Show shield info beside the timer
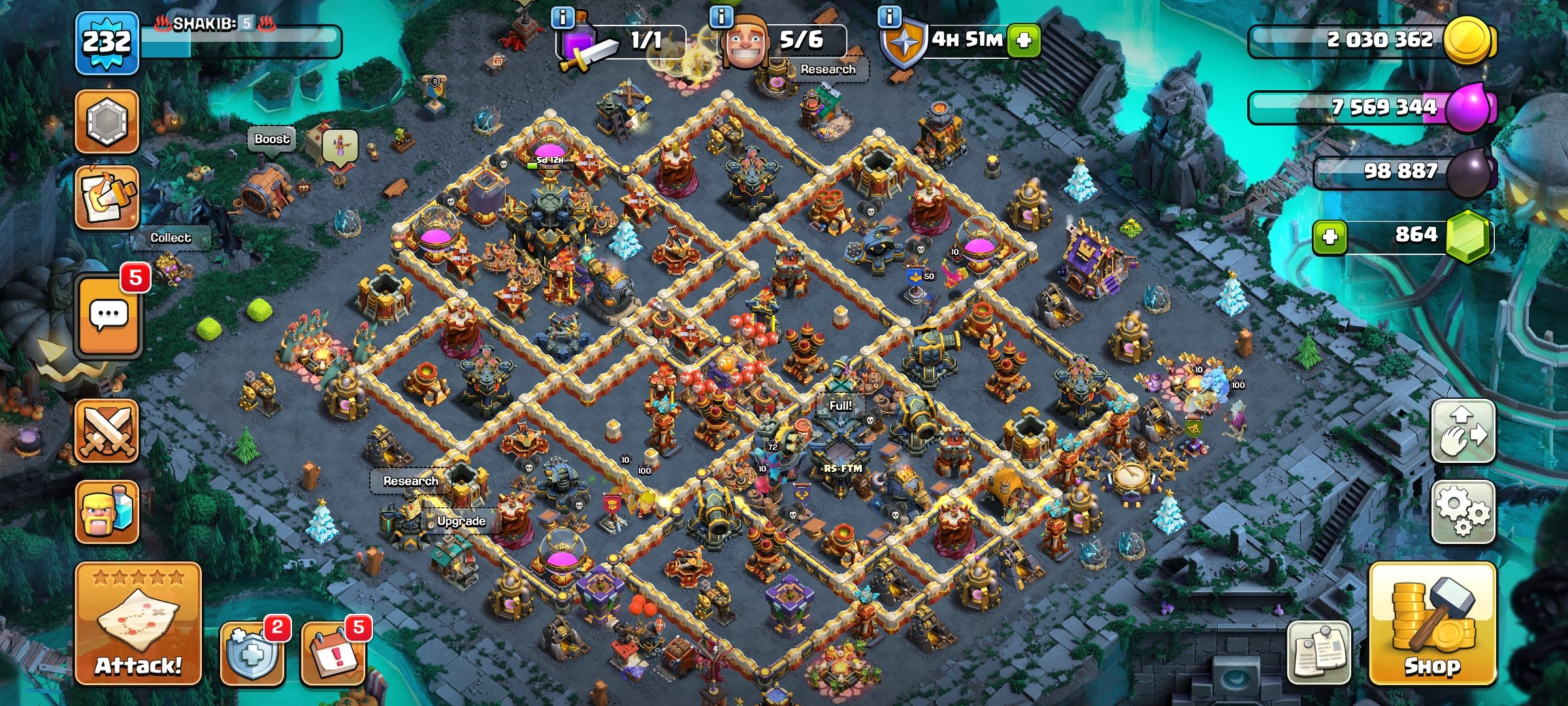1568x706 pixels. click(x=889, y=16)
